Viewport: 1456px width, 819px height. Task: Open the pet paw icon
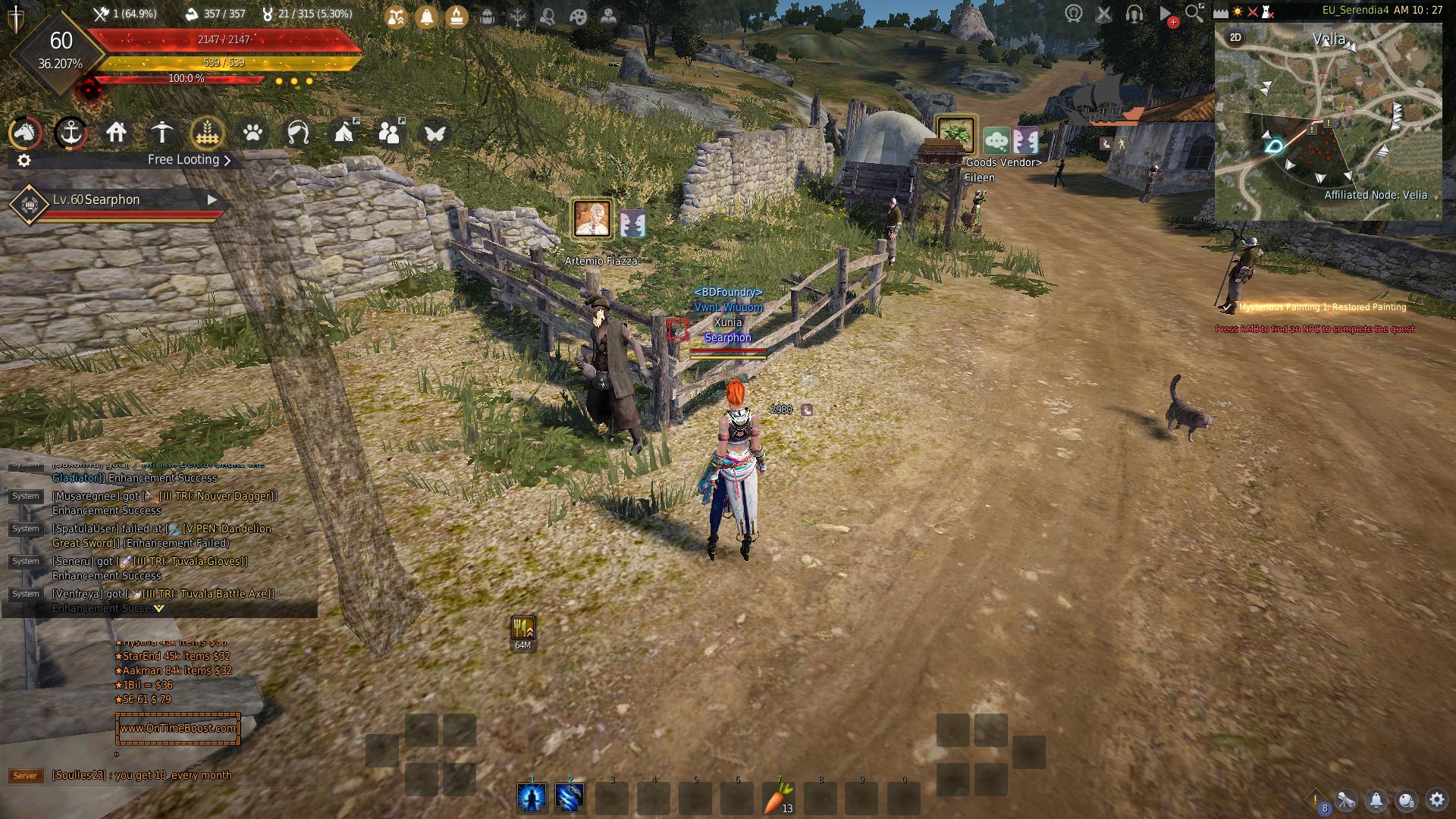[253, 133]
